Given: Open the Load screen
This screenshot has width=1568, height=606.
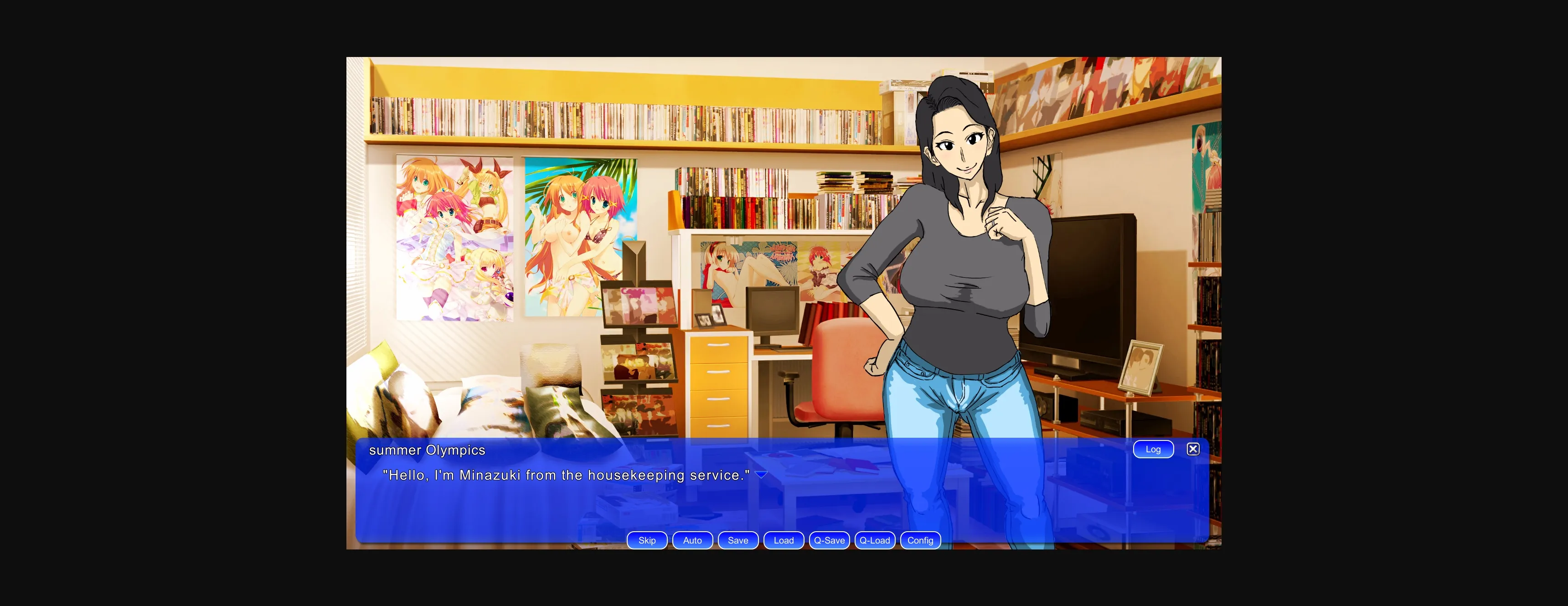Looking at the screenshot, I should [x=784, y=540].
